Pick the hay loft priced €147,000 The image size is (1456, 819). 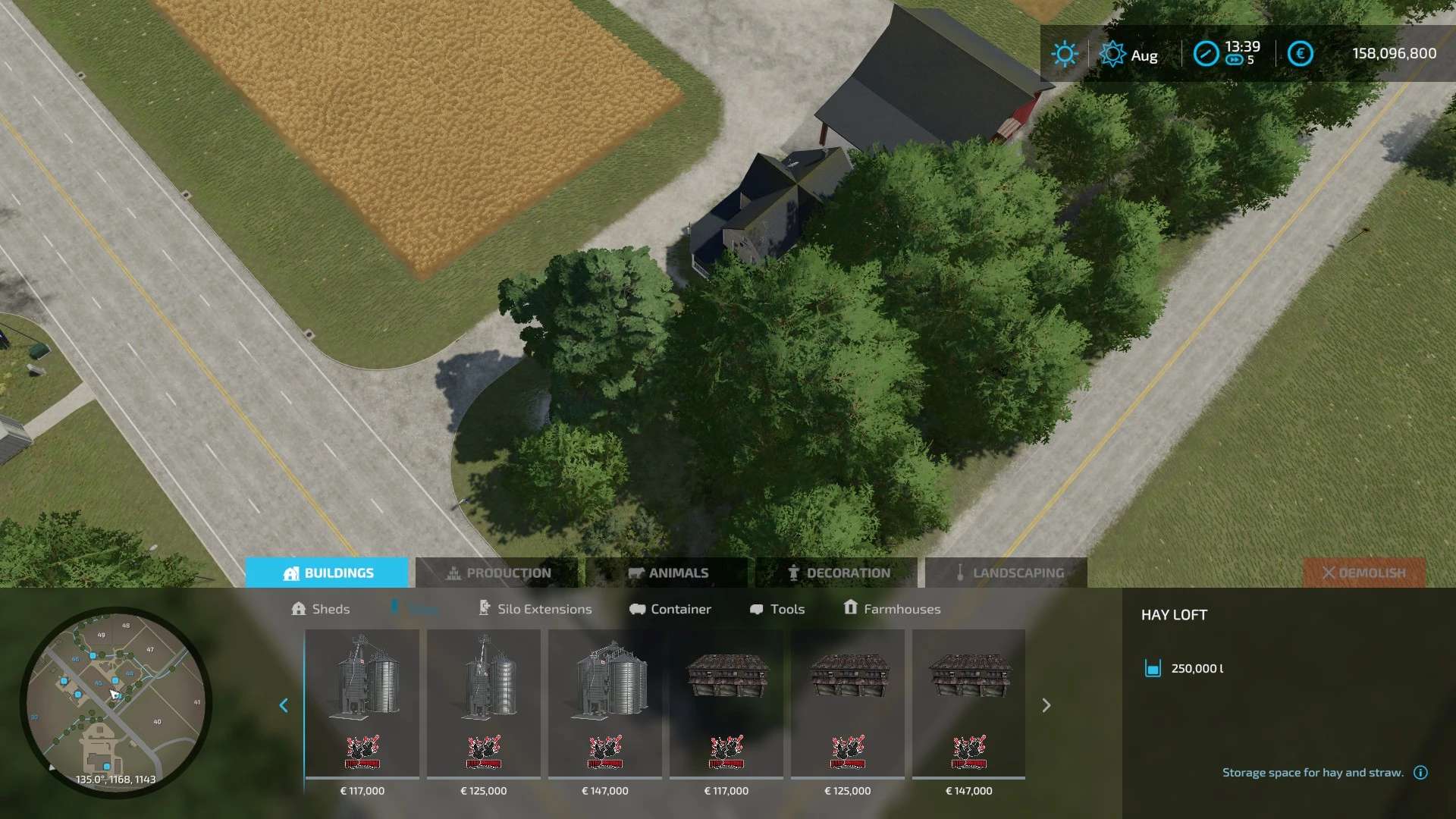coord(969,704)
